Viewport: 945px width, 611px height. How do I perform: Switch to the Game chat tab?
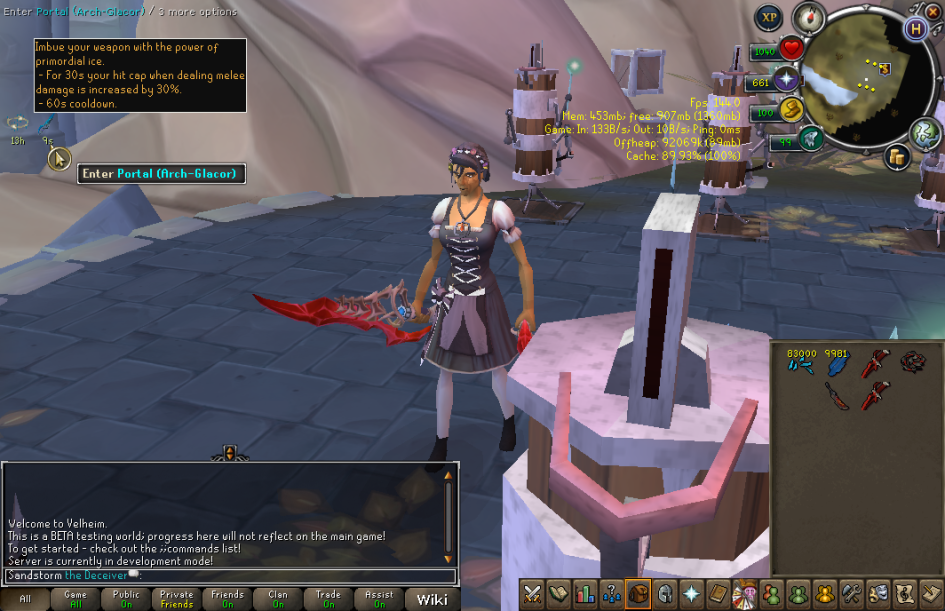point(75,599)
